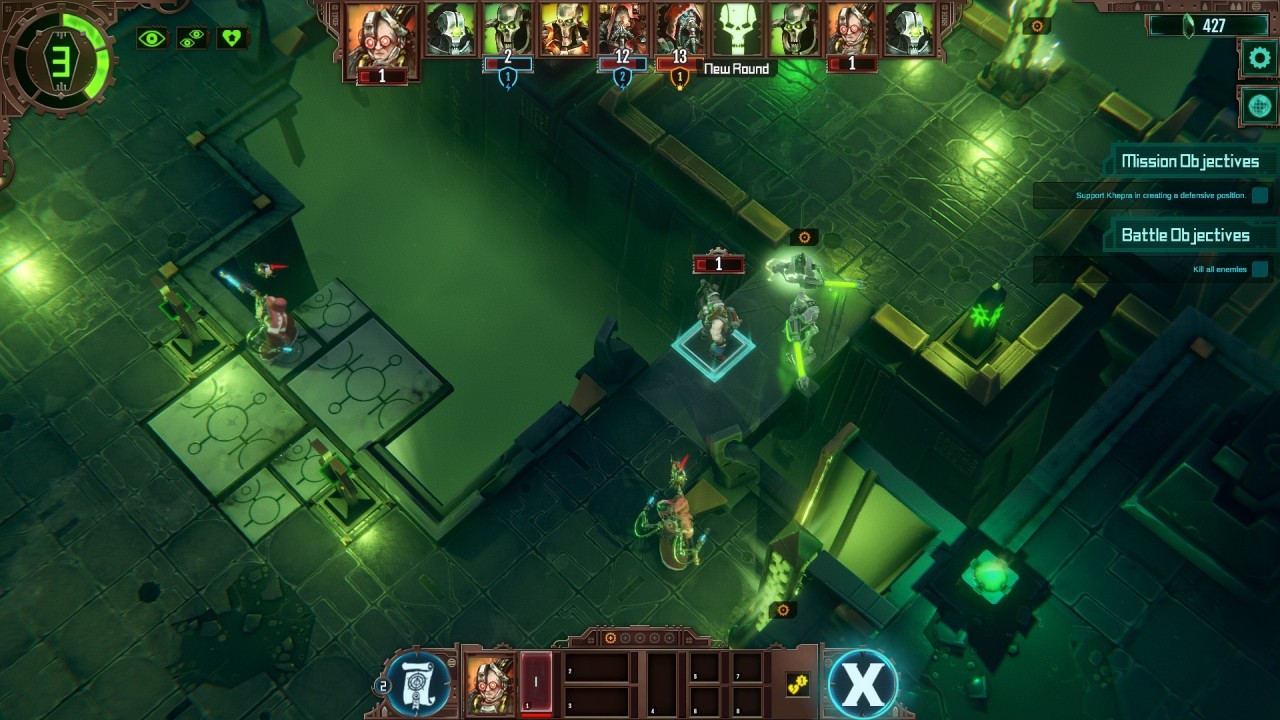Activate the red ability slot 1
Viewport: 1280px width, 720px height.
pyautogui.click(x=536, y=682)
